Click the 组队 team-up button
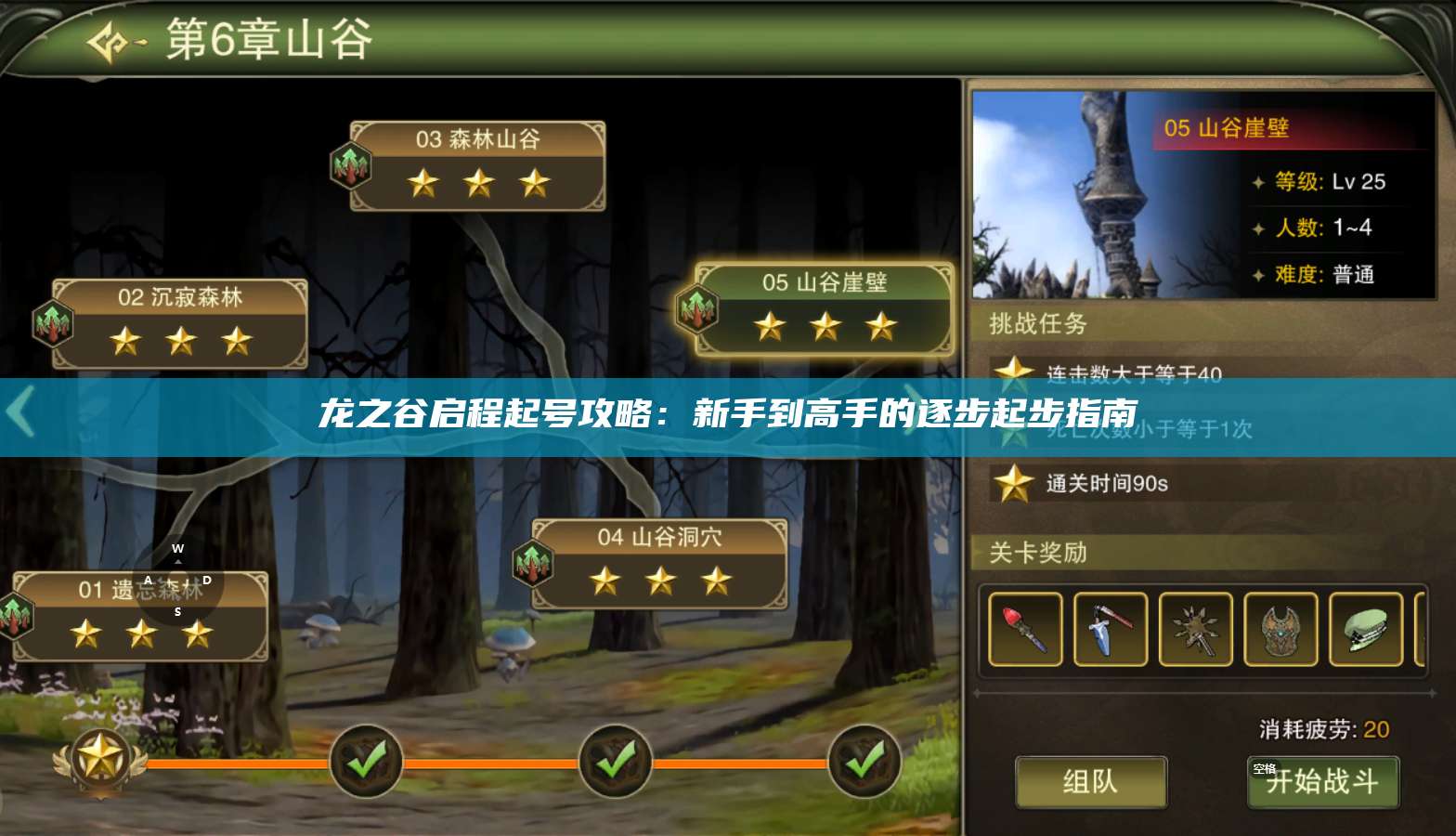The height and width of the screenshot is (836, 1456). (1091, 782)
